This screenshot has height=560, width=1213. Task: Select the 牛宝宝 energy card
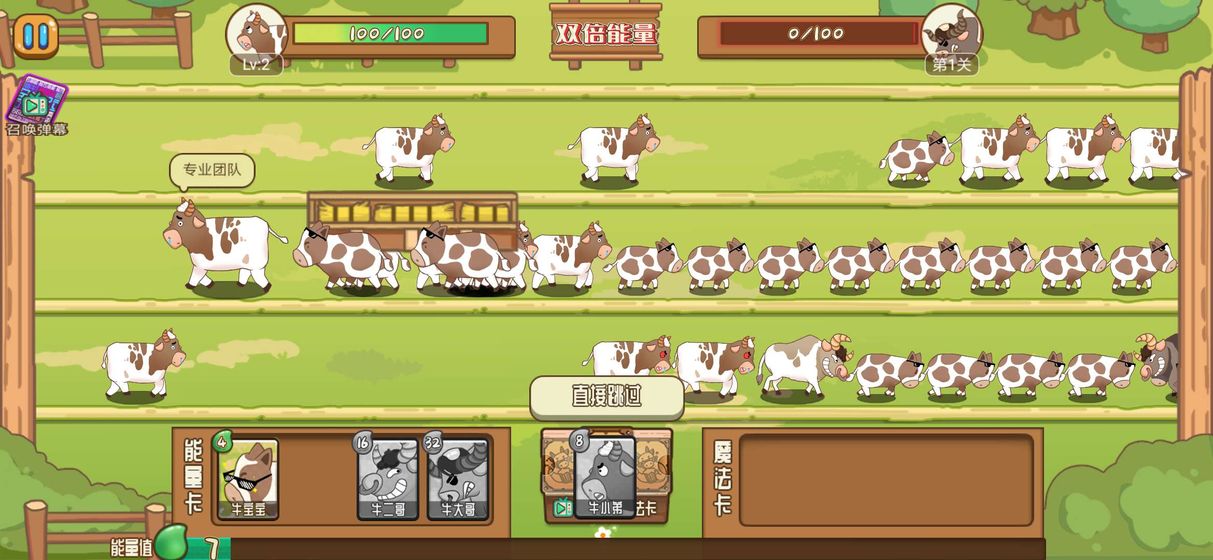(x=248, y=479)
